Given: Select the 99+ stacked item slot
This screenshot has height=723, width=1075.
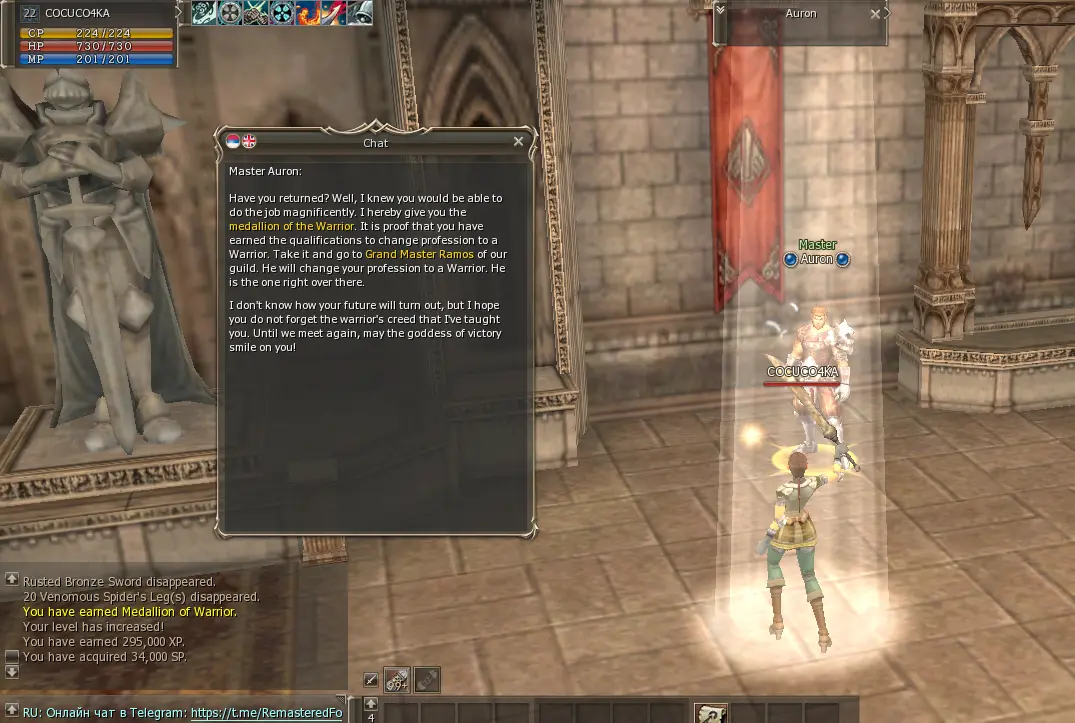Looking at the screenshot, I should pyautogui.click(x=397, y=679).
